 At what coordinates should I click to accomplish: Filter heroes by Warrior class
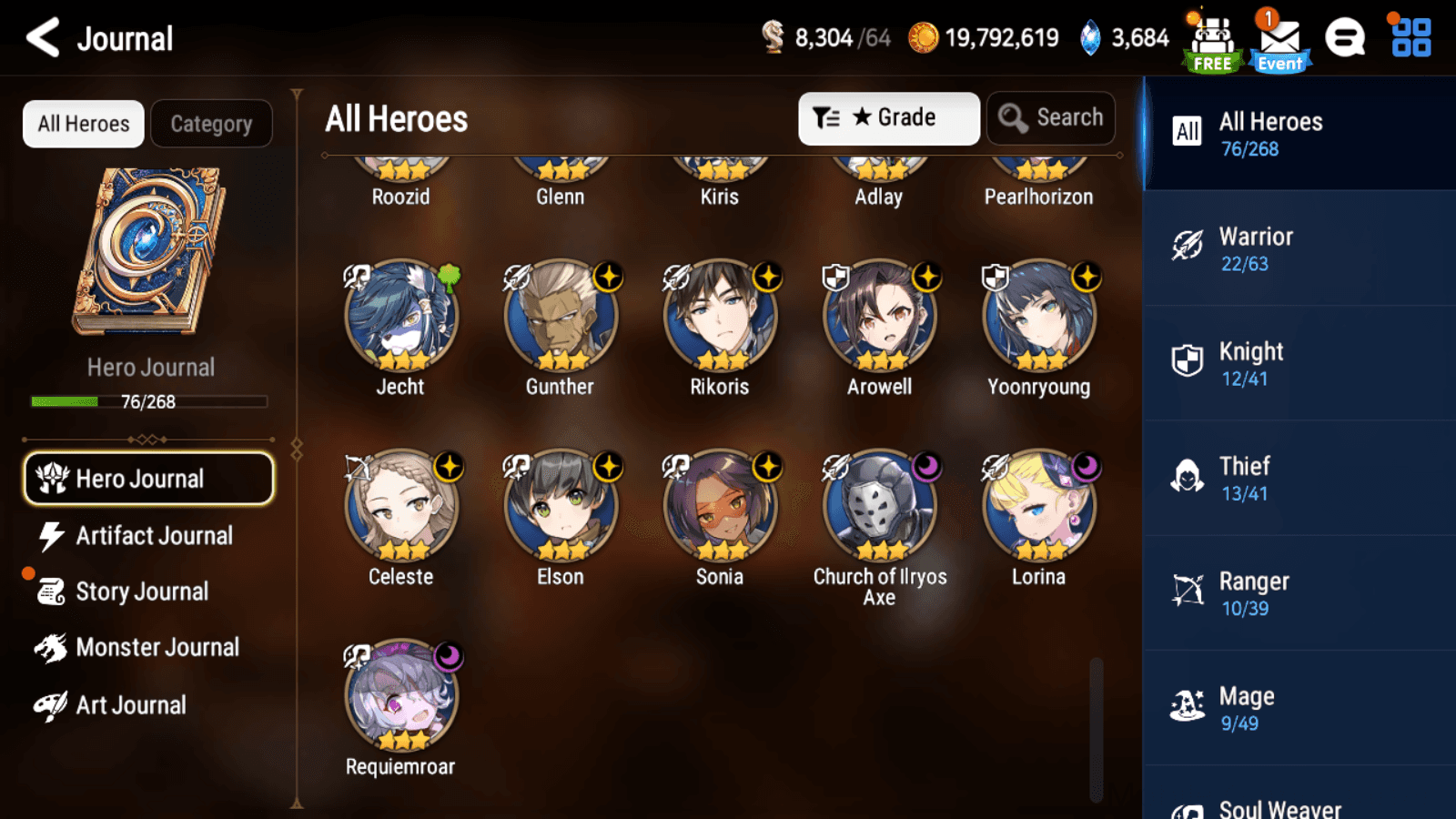[1299, 248]
